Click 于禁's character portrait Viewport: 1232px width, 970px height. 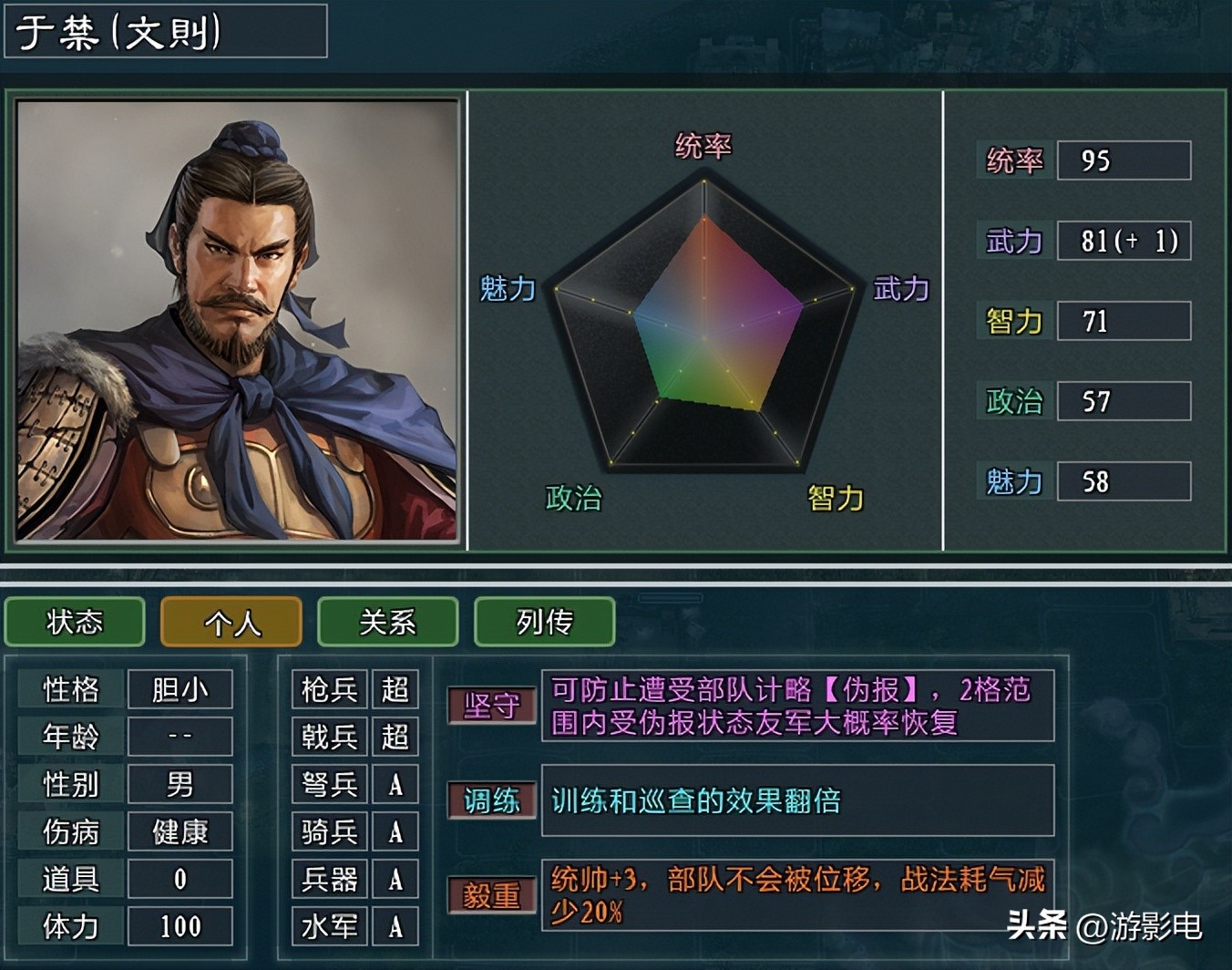(x=237, y=319)
